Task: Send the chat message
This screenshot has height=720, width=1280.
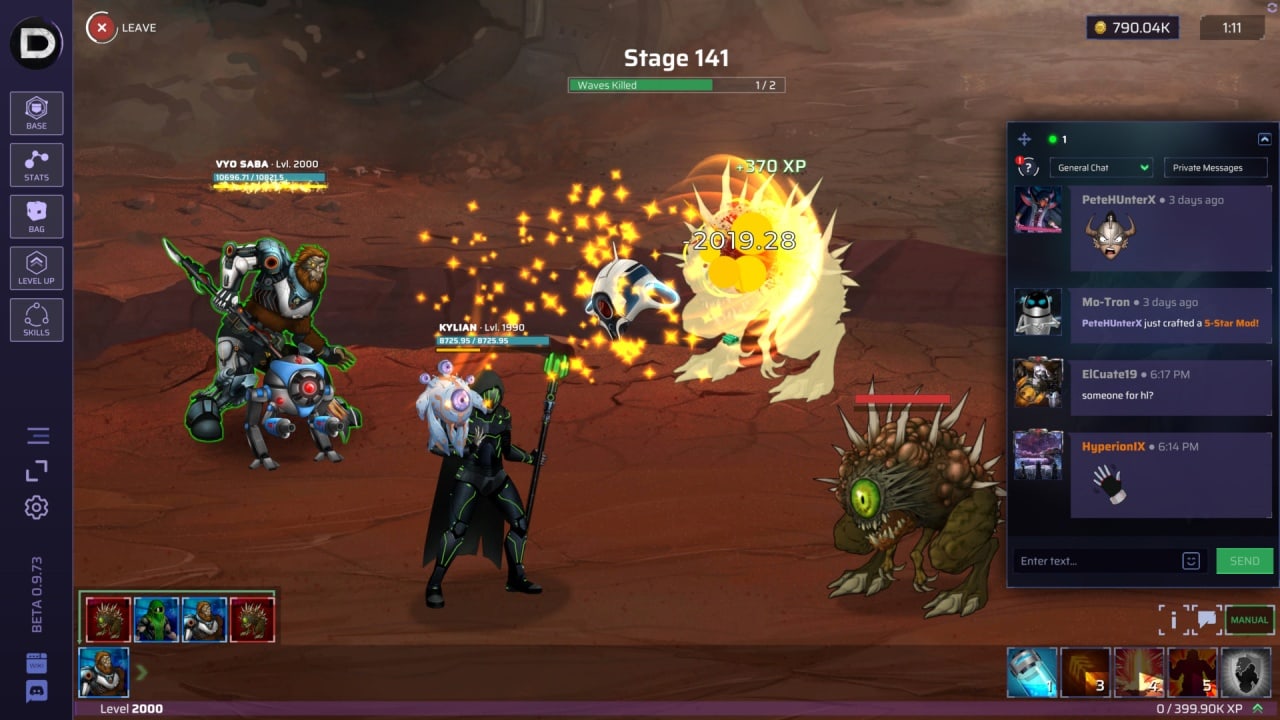Action: pos(1244,561)
